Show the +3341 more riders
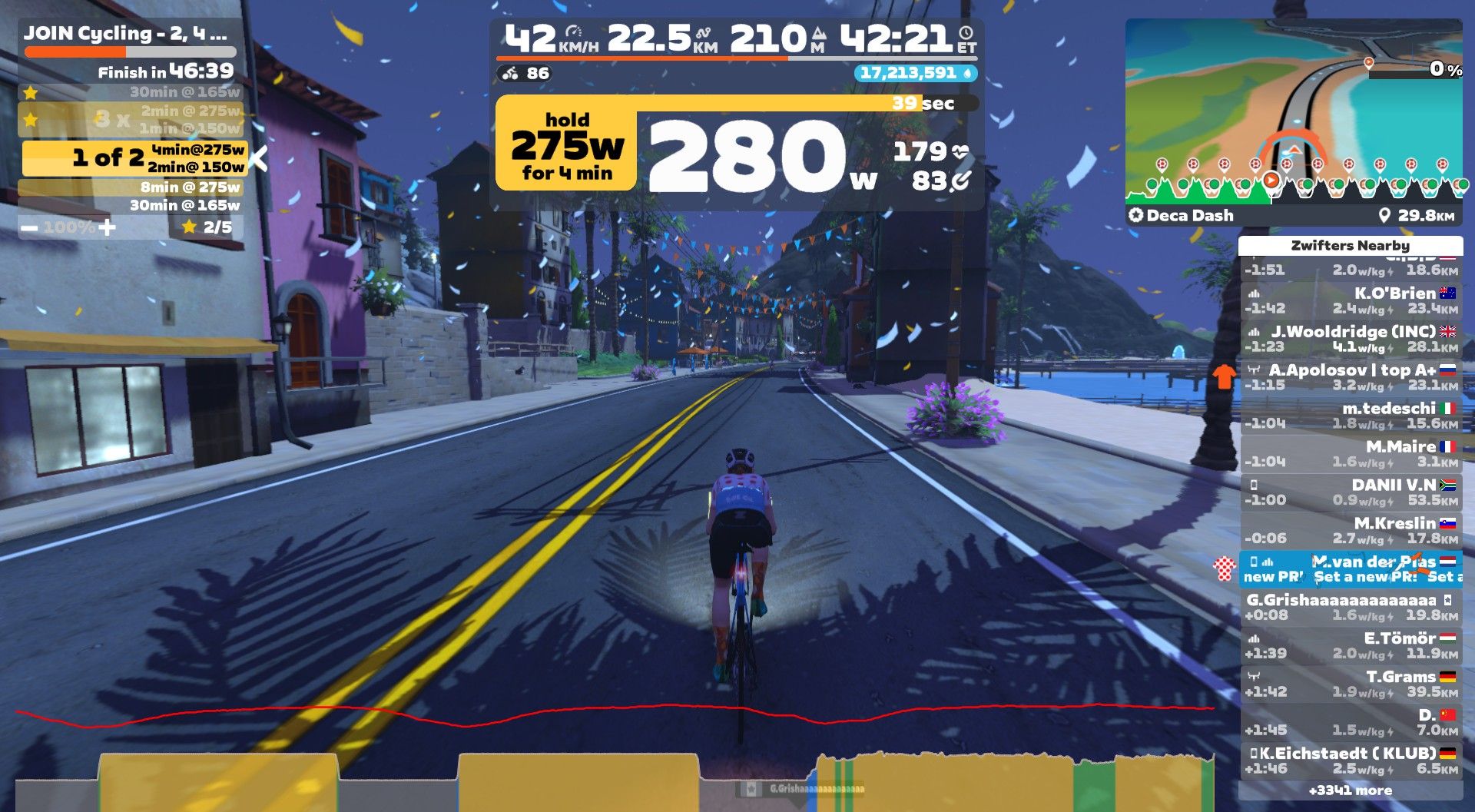1475x812 pixels. point(1351,790)
